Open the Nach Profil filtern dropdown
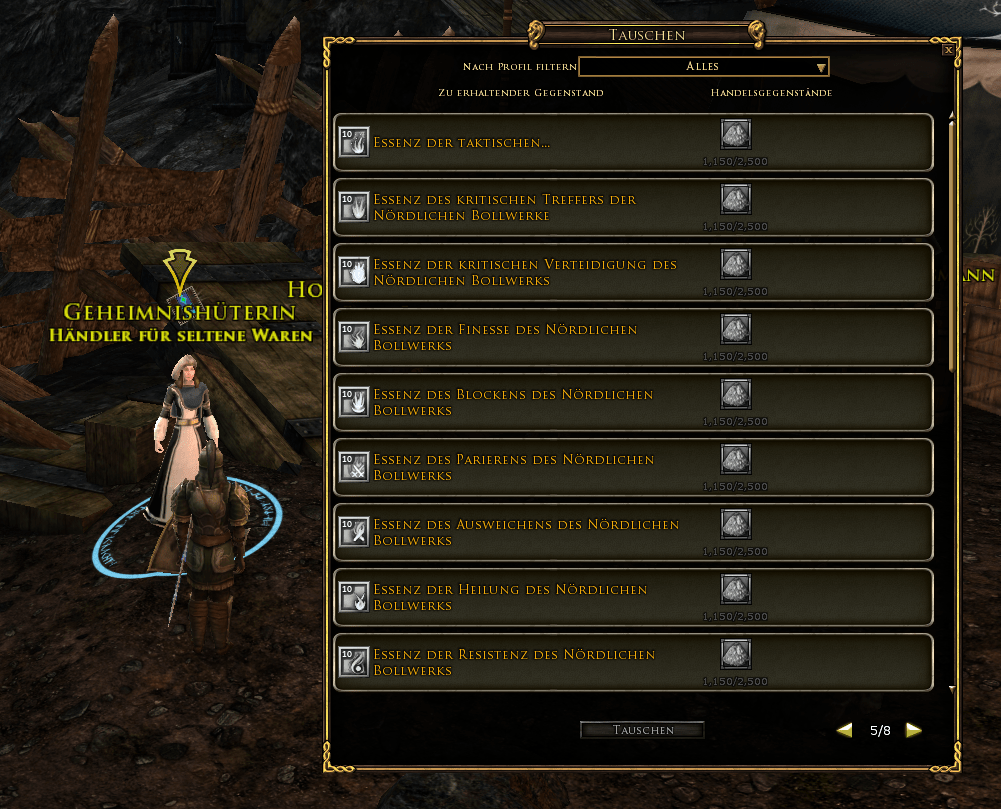This screenshot has height=809, width=1001. coord(704,67)
